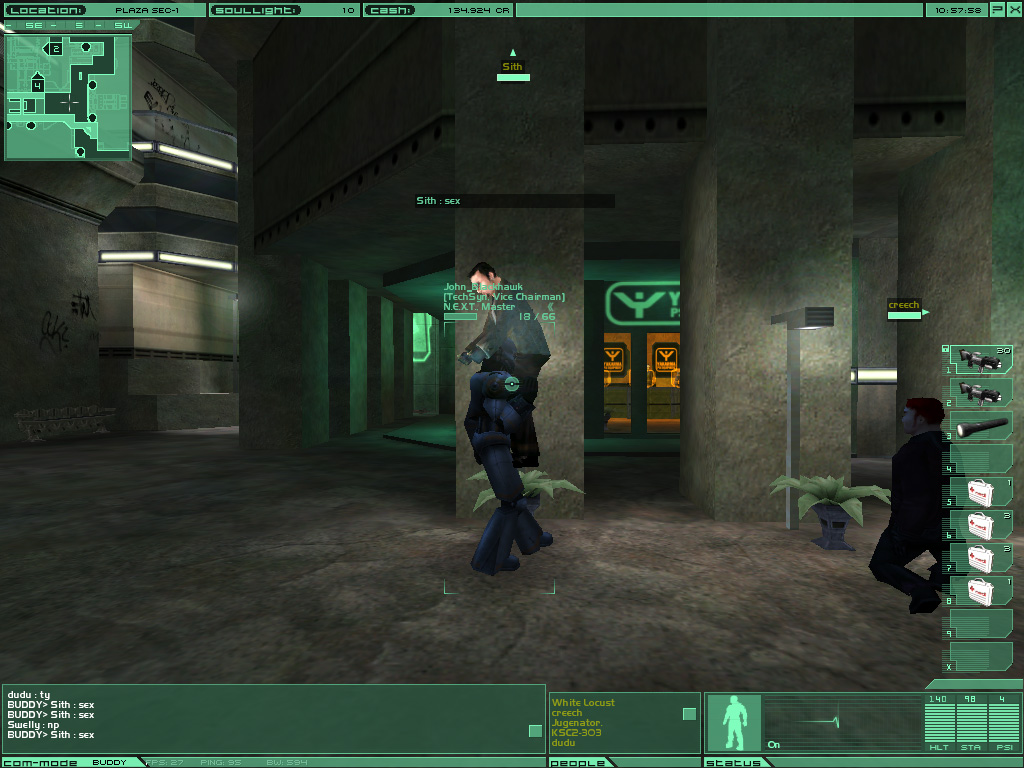This screenshot has width=1024, height=768.
Task: Click the chat window square button
Action: [x=535, y=731]
